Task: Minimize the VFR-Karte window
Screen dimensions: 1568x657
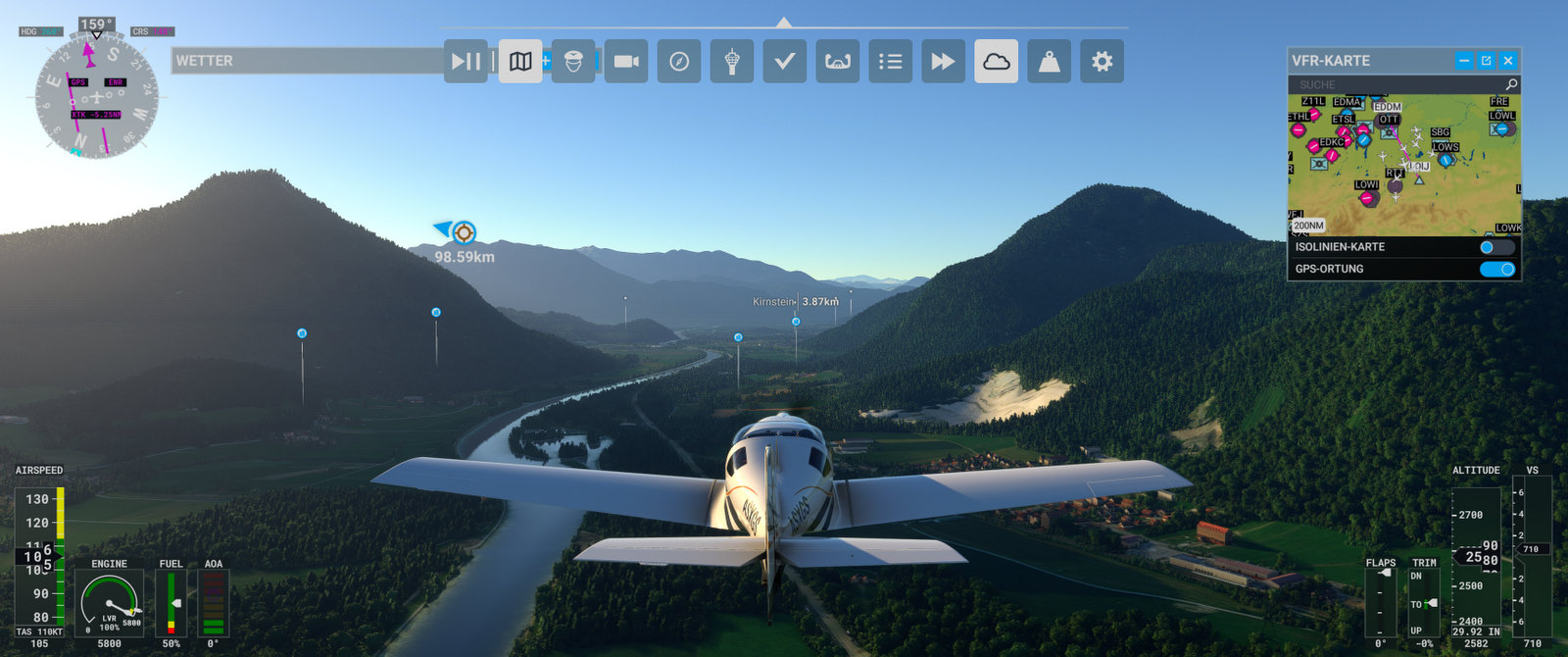Action: (1464, 61)
